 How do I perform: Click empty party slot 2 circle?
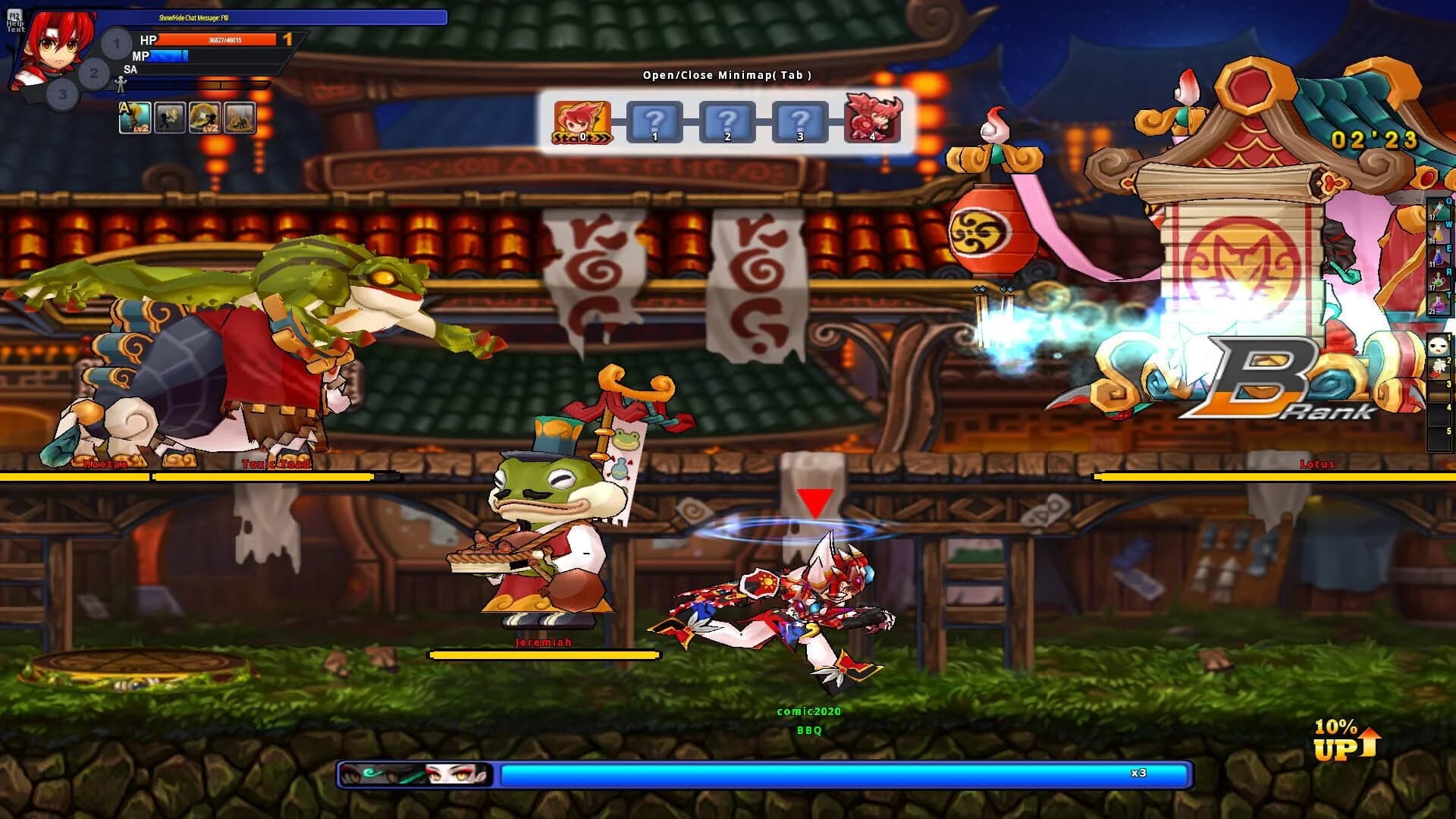point(93,74)
